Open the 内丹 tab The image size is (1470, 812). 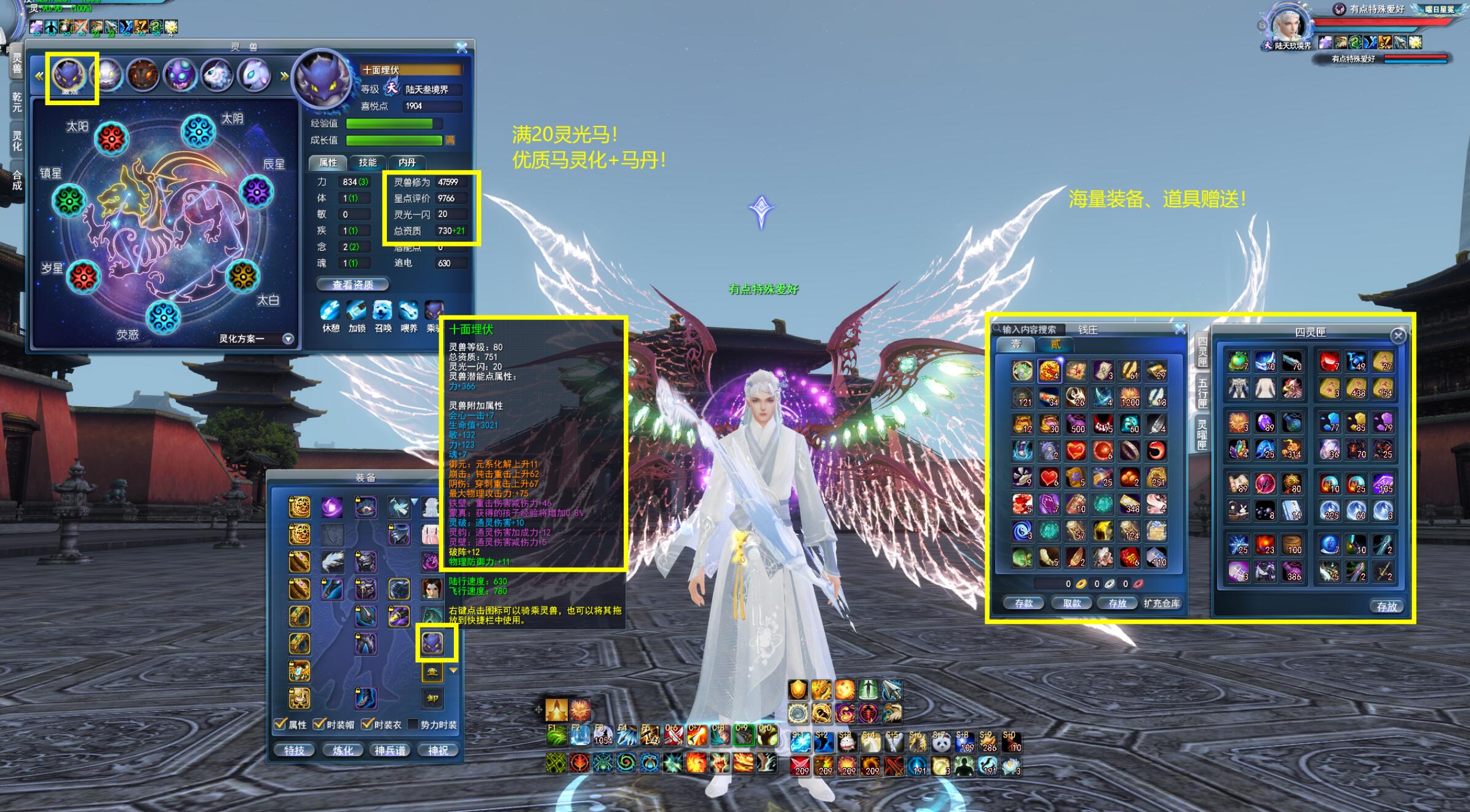pos(407,162)
